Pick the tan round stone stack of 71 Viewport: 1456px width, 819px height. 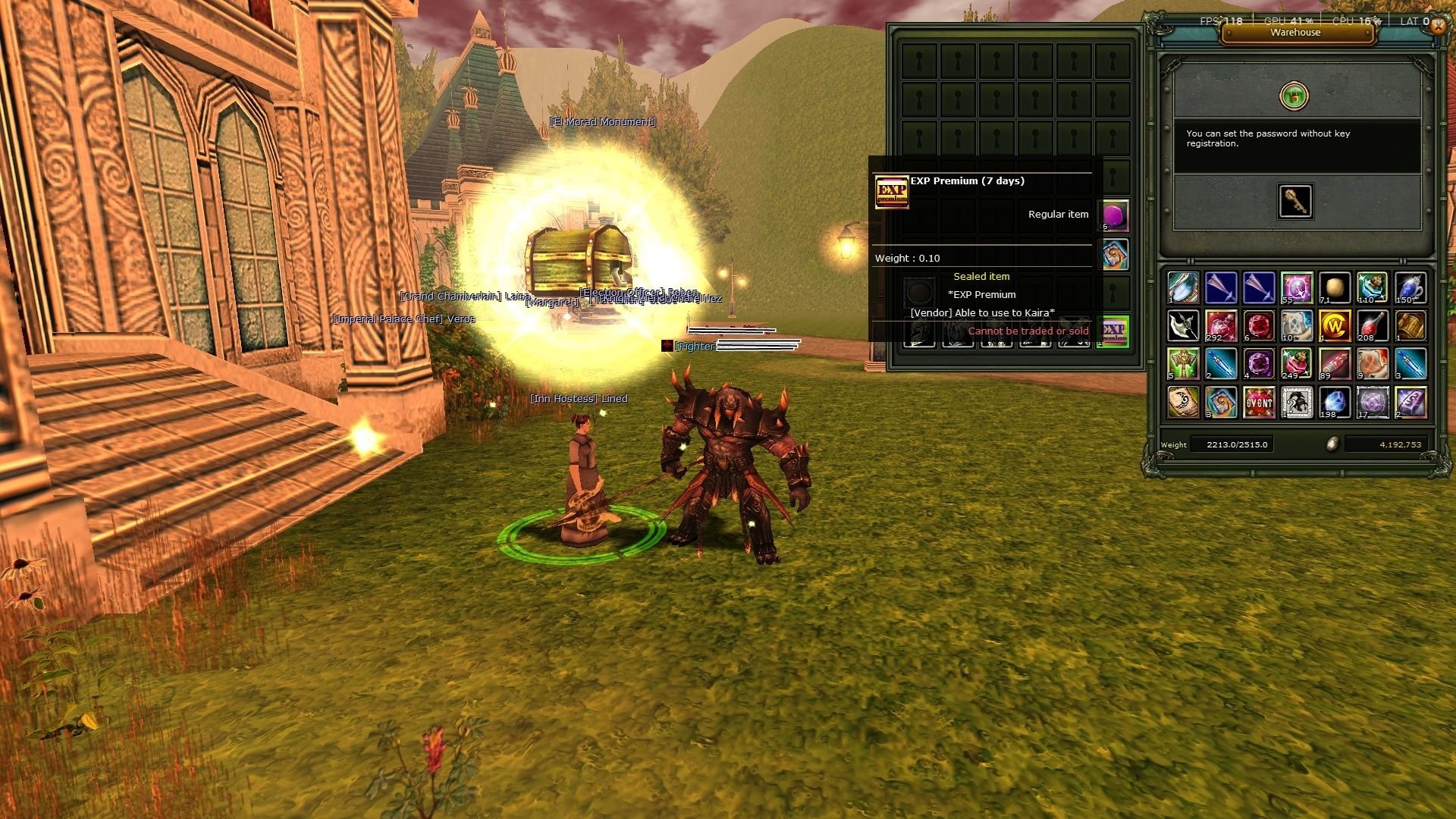1335,288
